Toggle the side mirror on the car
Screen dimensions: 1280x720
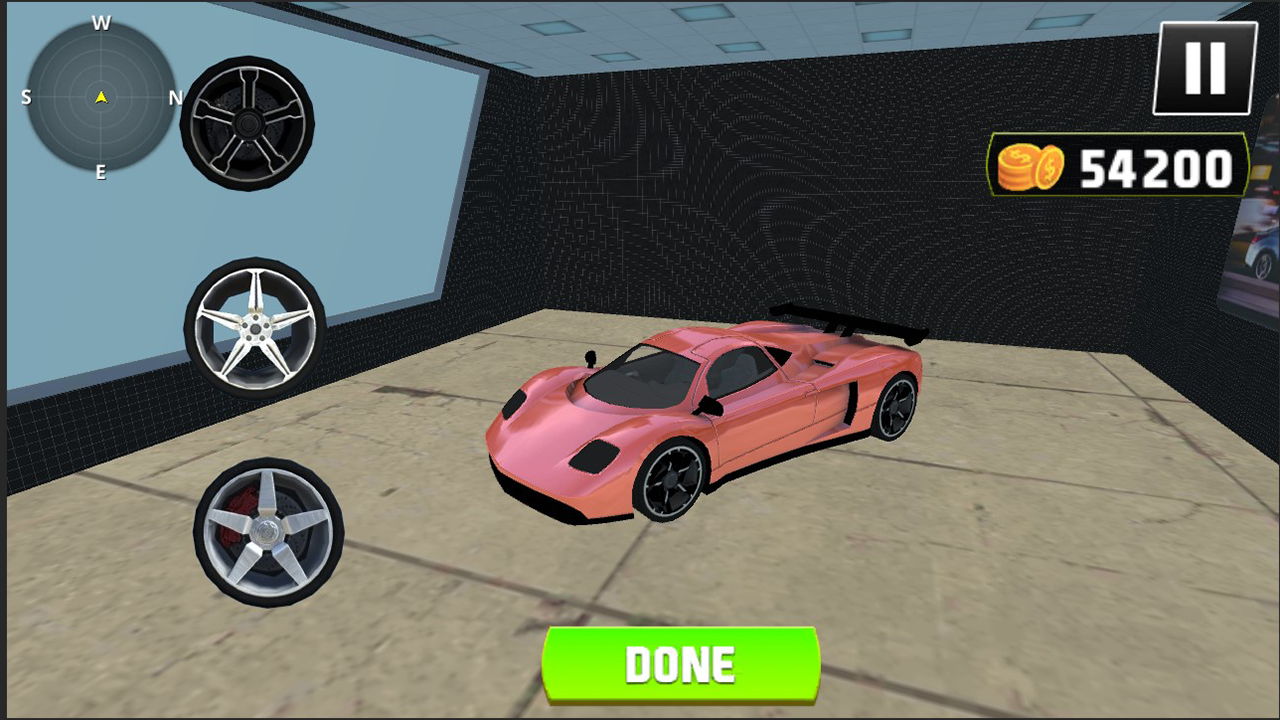pyautogui.click(x=590, y=357)
